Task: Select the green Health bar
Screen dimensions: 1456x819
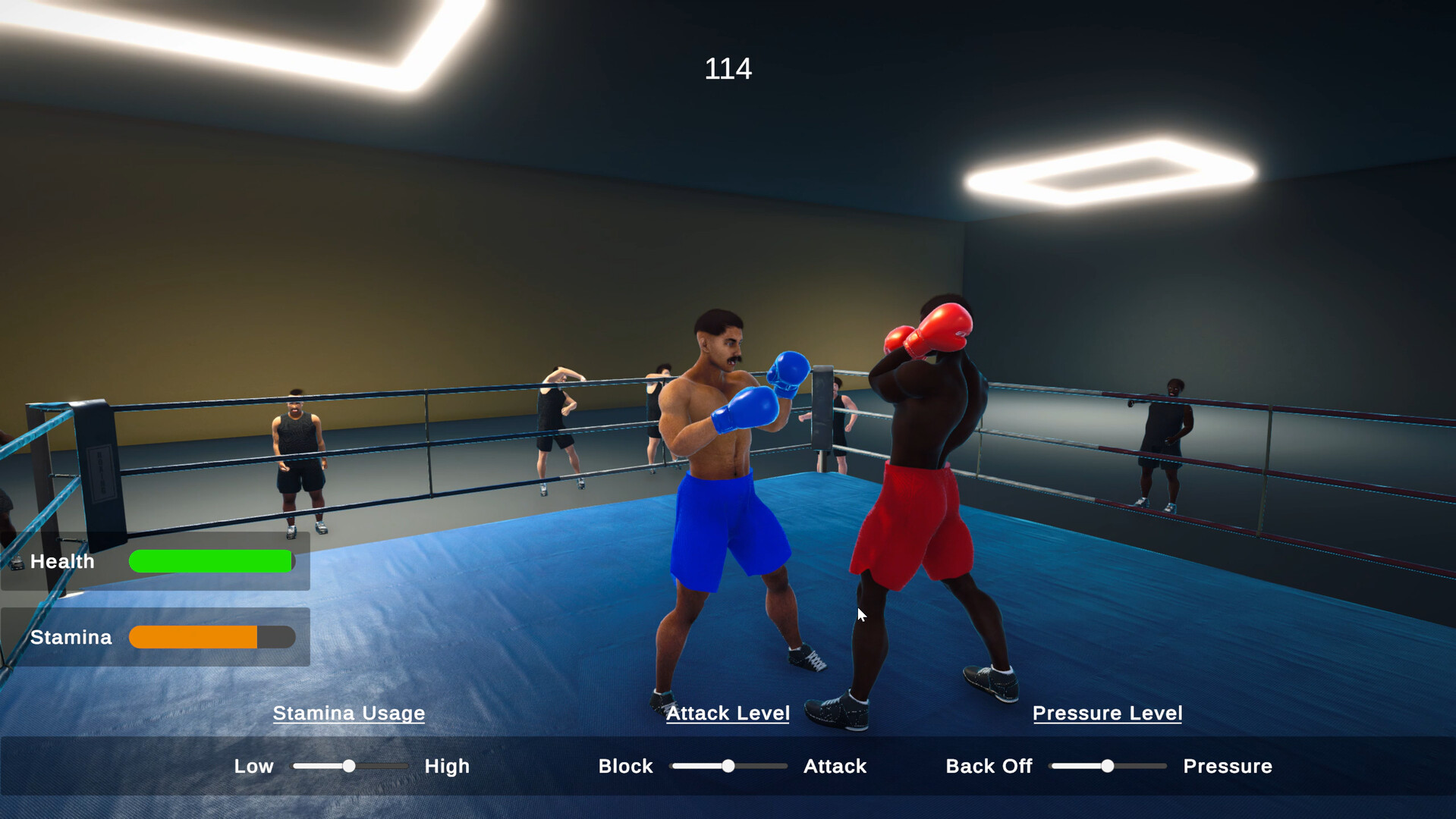Action: [211, 561]
